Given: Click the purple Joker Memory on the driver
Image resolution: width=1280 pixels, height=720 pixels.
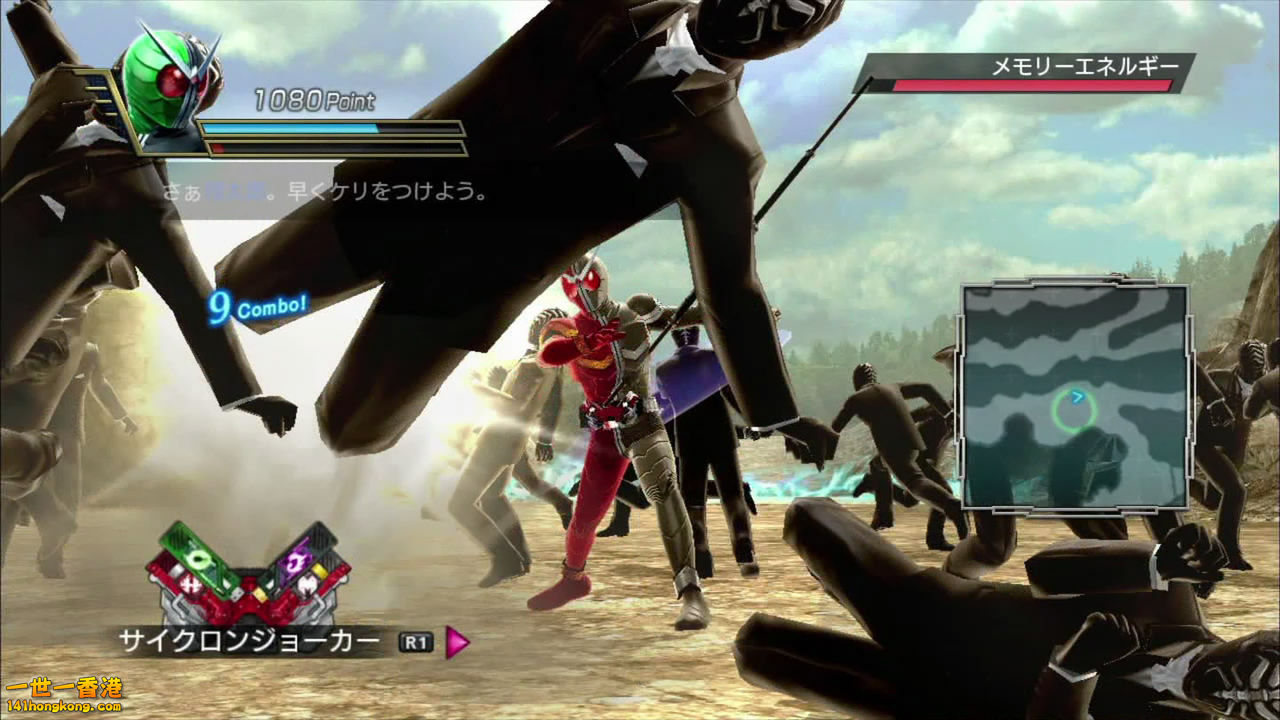Looking at the screenshot, I should [296, 562].
